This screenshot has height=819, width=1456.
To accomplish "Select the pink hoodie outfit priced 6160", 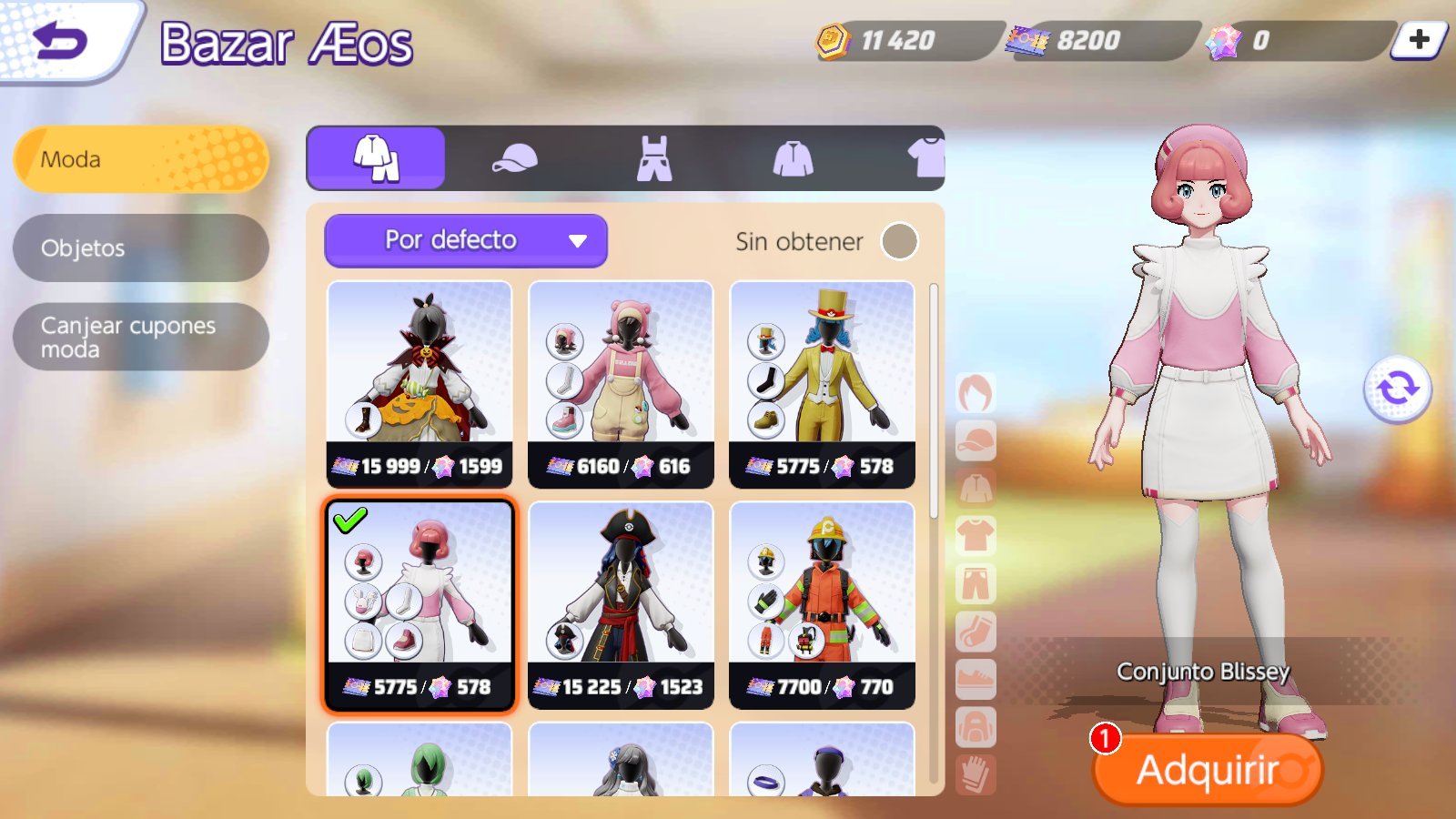I will [621, 384].
